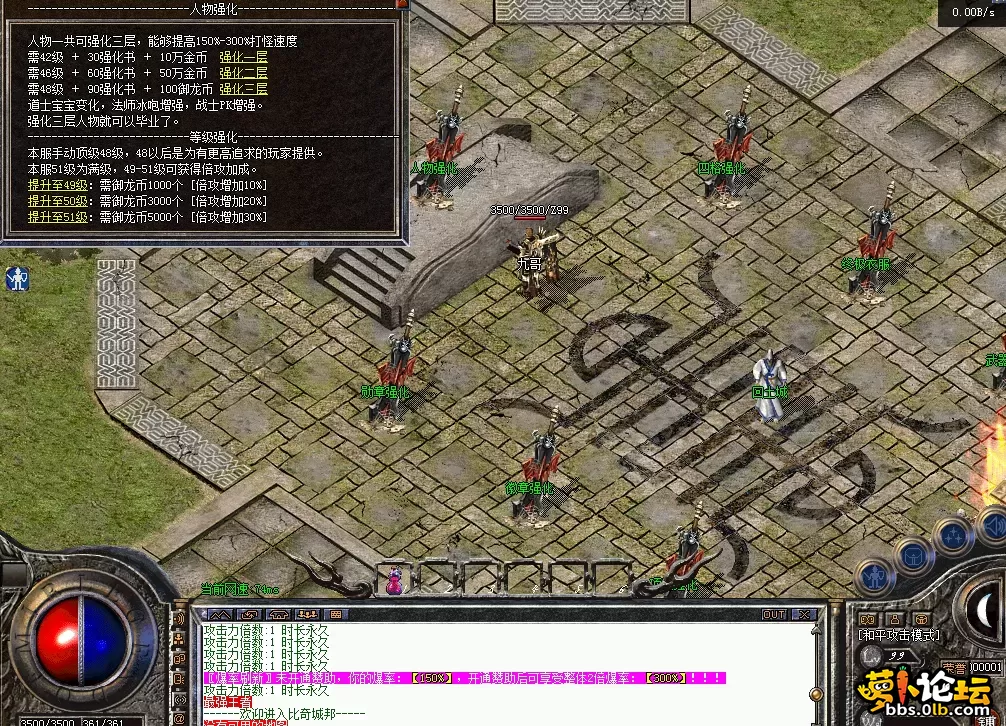Choose the 强化二层 enhancement link
Viewport: 1006px width, 726px height.
click(x=243, y=73)
